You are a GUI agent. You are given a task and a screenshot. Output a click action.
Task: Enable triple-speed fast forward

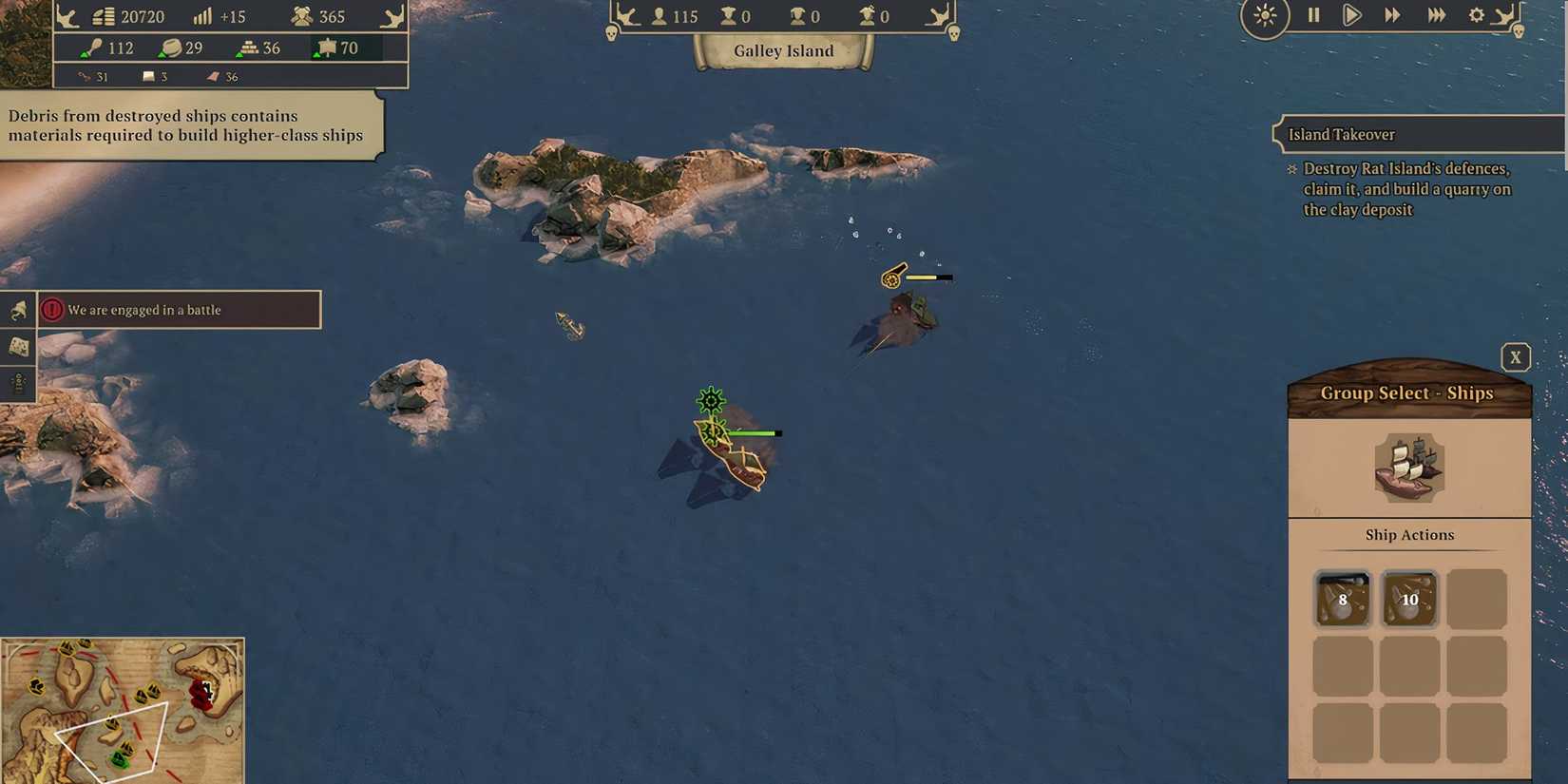1437,15
